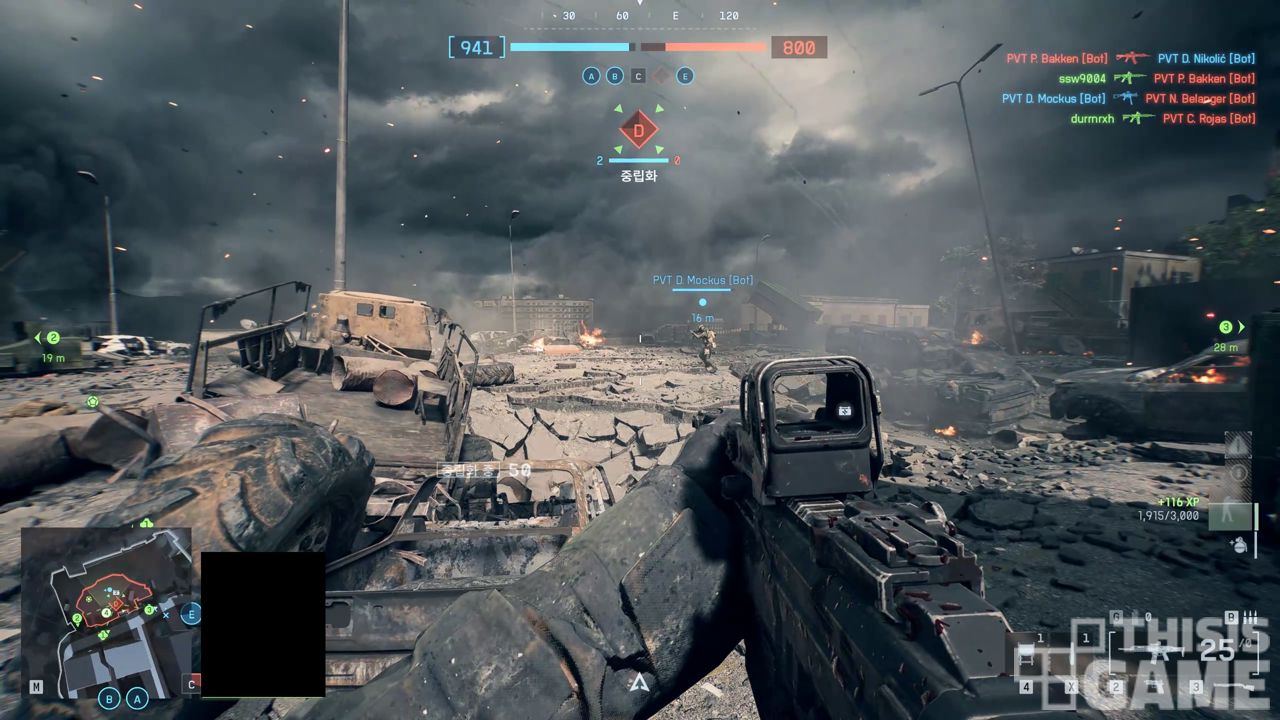Open the minimap

106,612
